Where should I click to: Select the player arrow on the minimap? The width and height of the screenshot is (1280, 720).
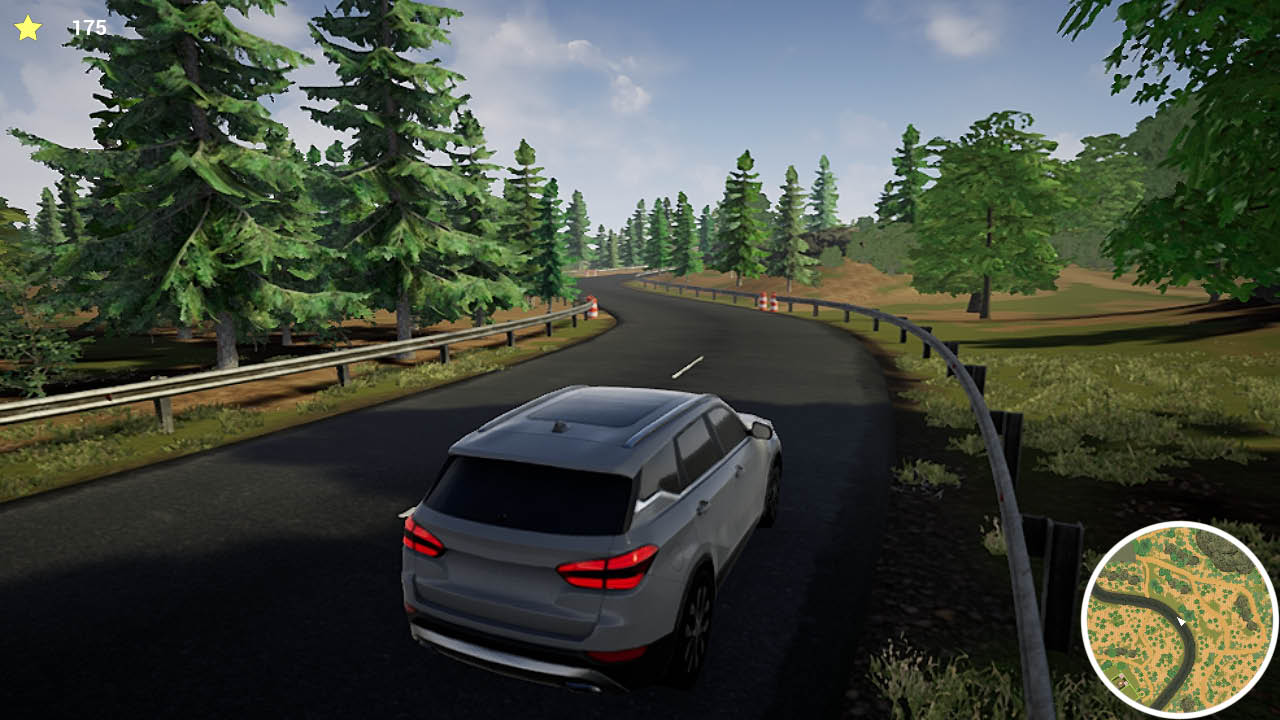coord(1181,621)
